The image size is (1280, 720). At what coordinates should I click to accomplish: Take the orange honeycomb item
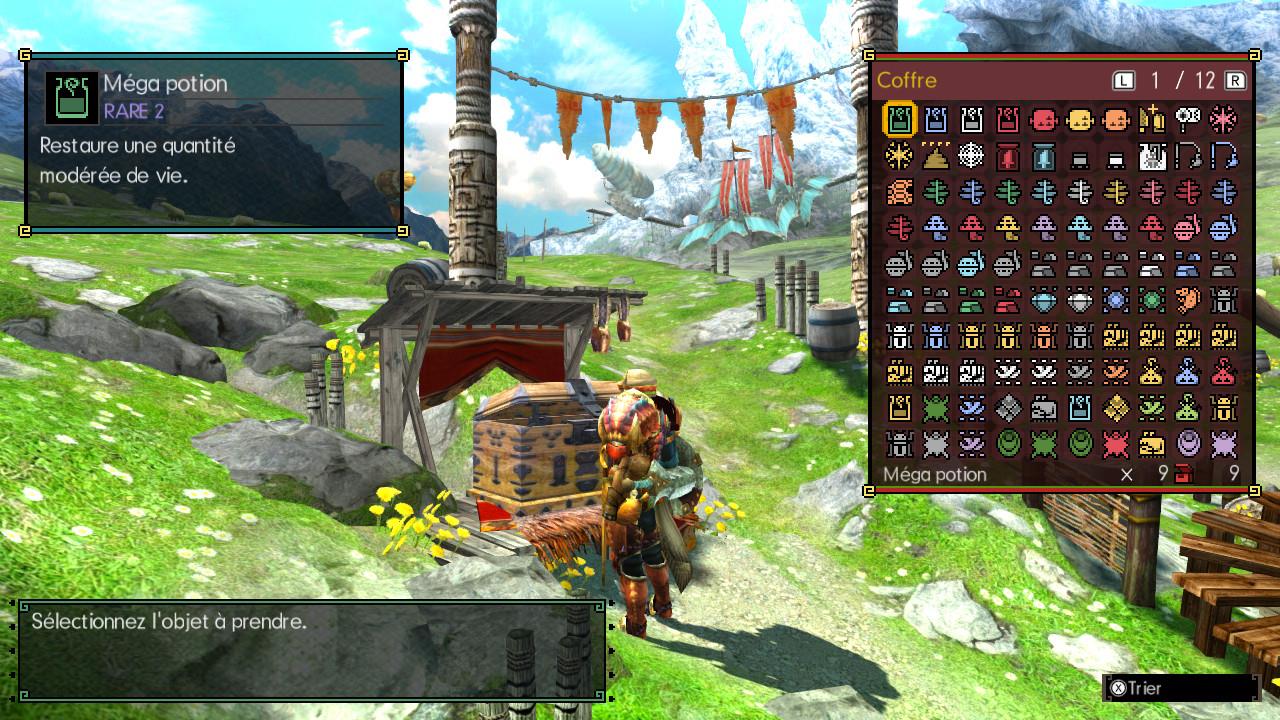(x=899, y=192)
